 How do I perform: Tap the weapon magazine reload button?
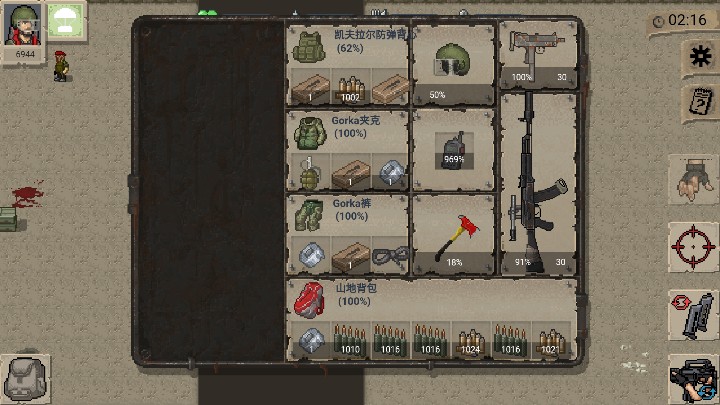click(693, 315)
